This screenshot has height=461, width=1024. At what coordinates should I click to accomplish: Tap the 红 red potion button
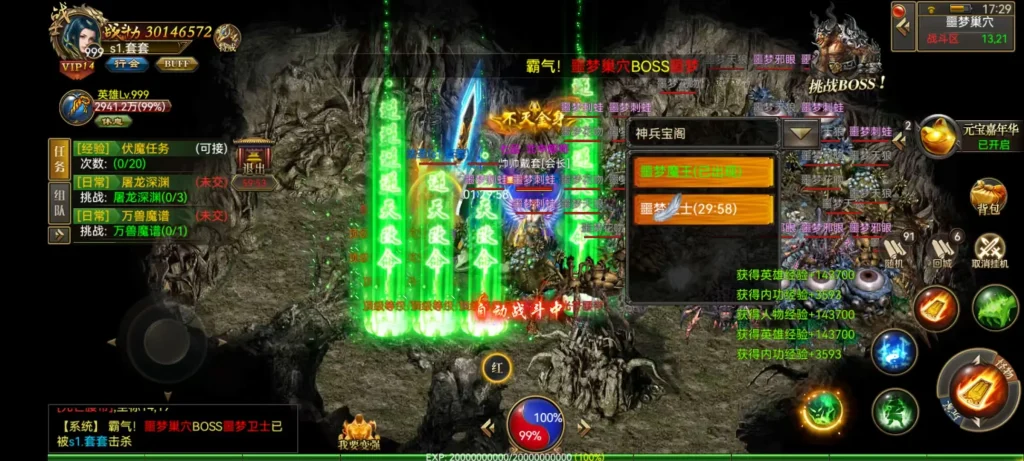494,366
